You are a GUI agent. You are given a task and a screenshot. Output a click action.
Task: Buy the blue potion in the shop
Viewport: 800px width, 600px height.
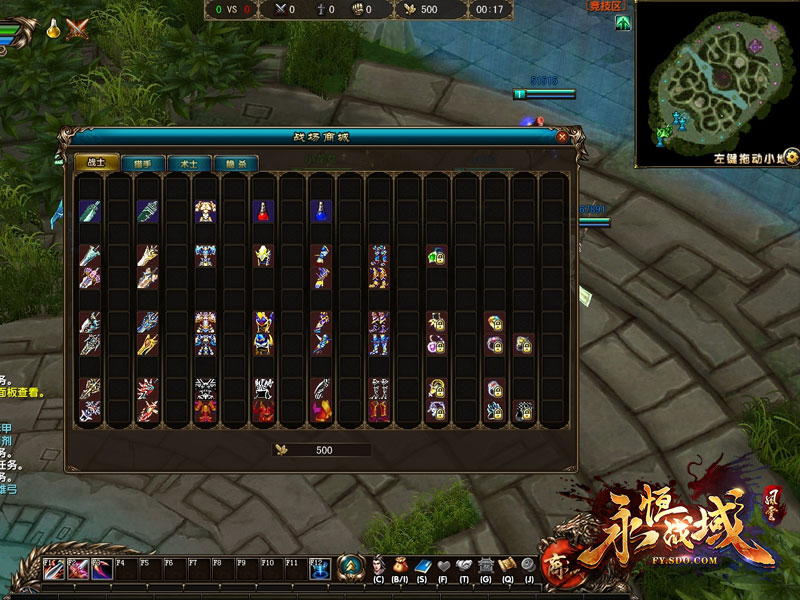click(x=320, y=212)
